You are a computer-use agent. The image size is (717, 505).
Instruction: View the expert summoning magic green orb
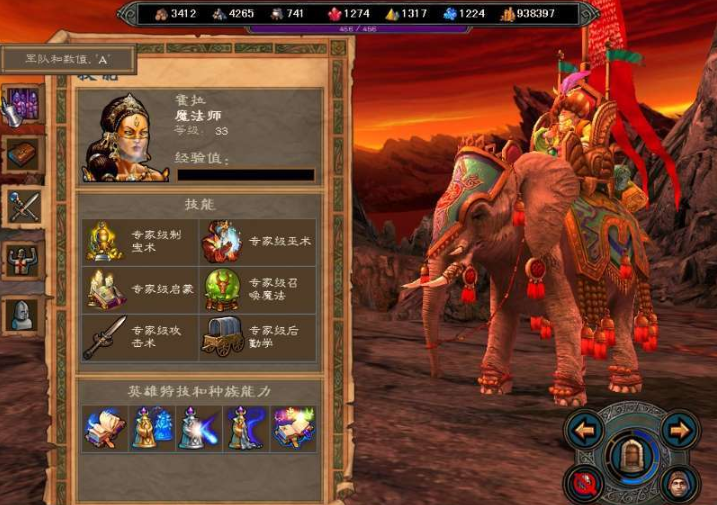pyautogui.click(x=221, y=290)
